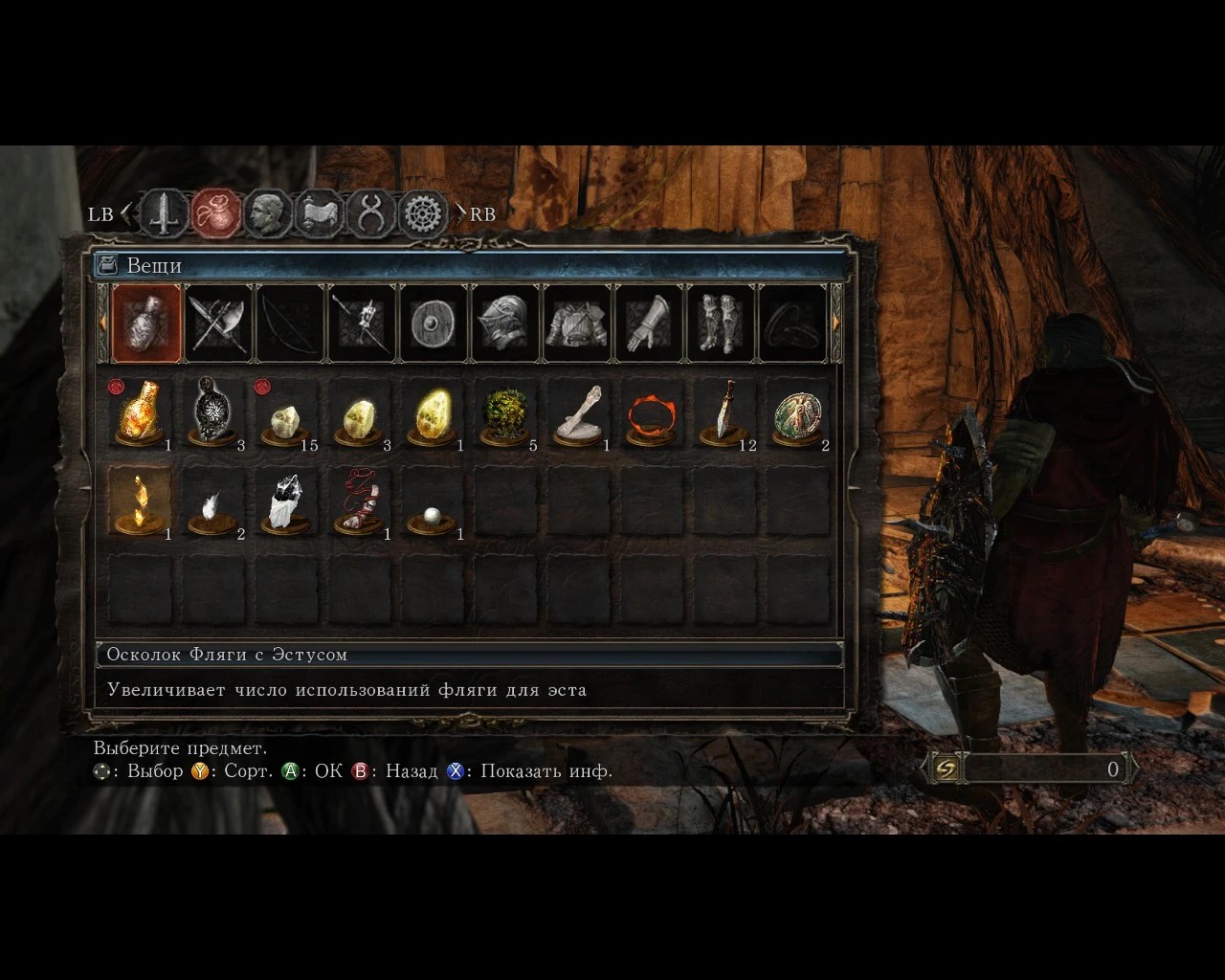The width and height of the screenshot is (1225, 980).
Task: Select the green coin item
Action: pyautogui.click(x=796, y=413)
